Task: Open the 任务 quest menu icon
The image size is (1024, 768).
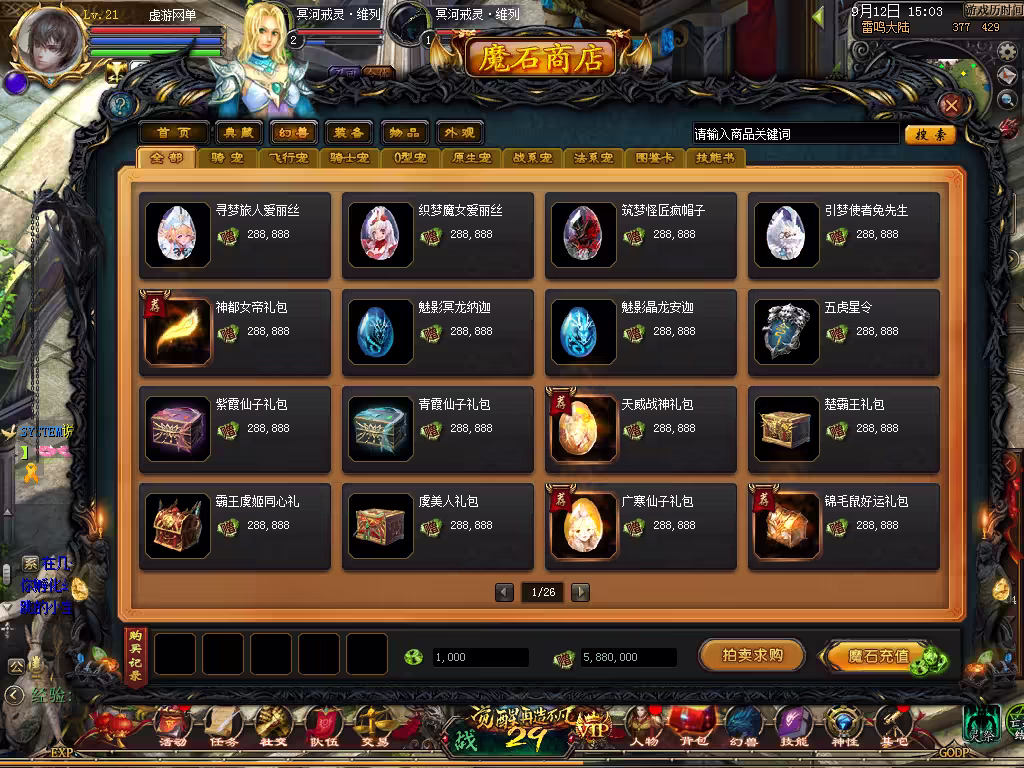Action: pos(222,726)
